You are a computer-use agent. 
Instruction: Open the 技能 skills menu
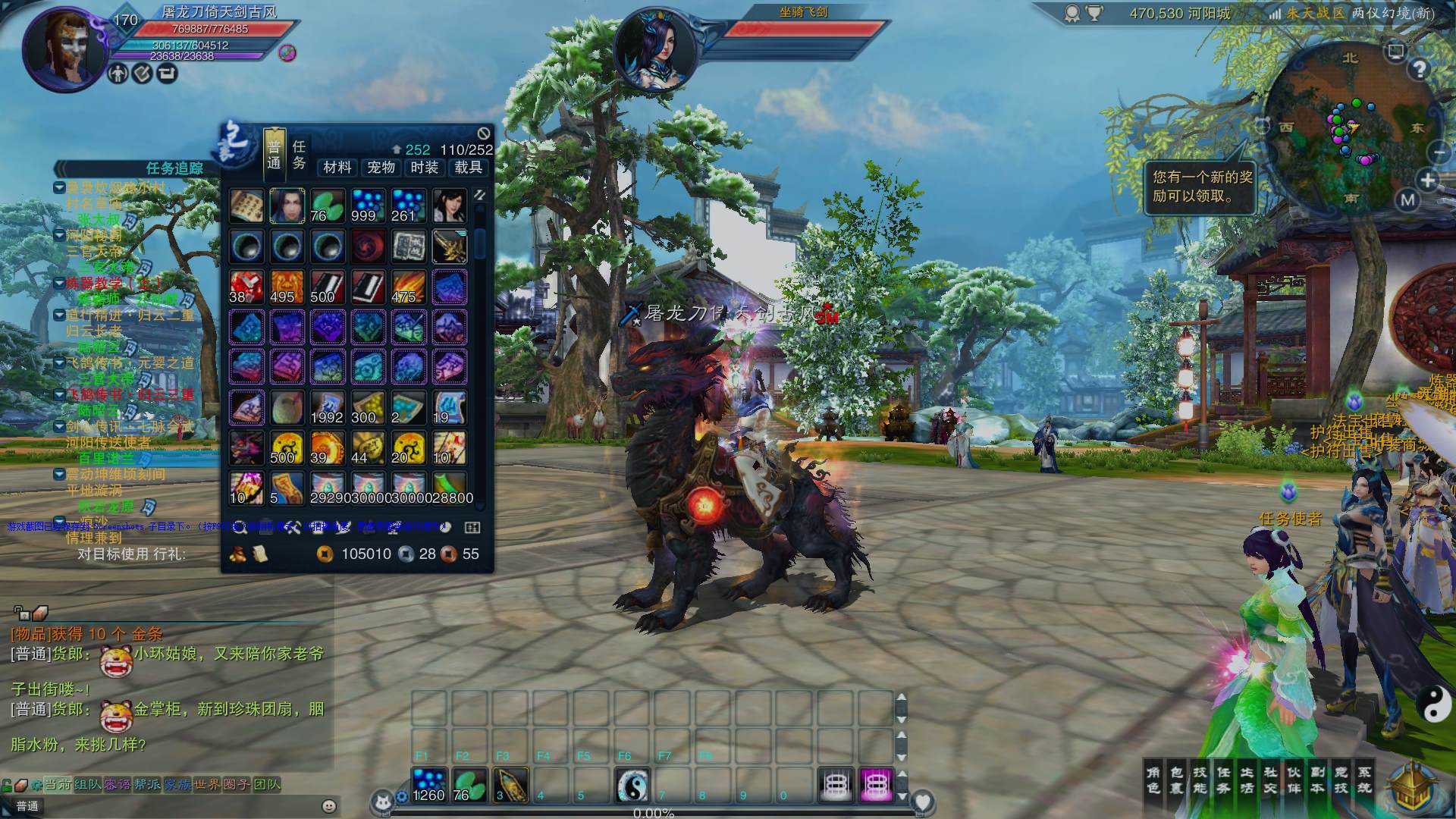coord(1200,780)
